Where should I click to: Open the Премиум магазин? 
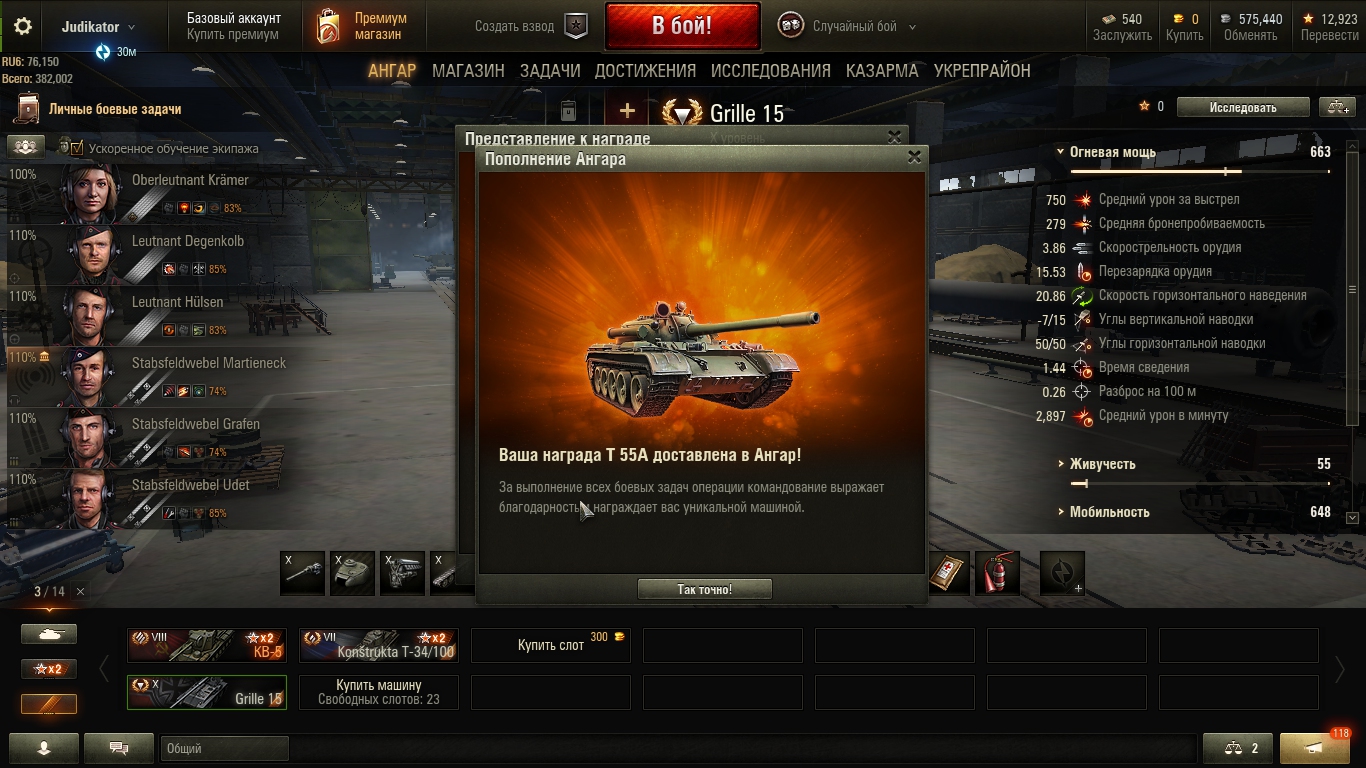[x=364, y=26]
